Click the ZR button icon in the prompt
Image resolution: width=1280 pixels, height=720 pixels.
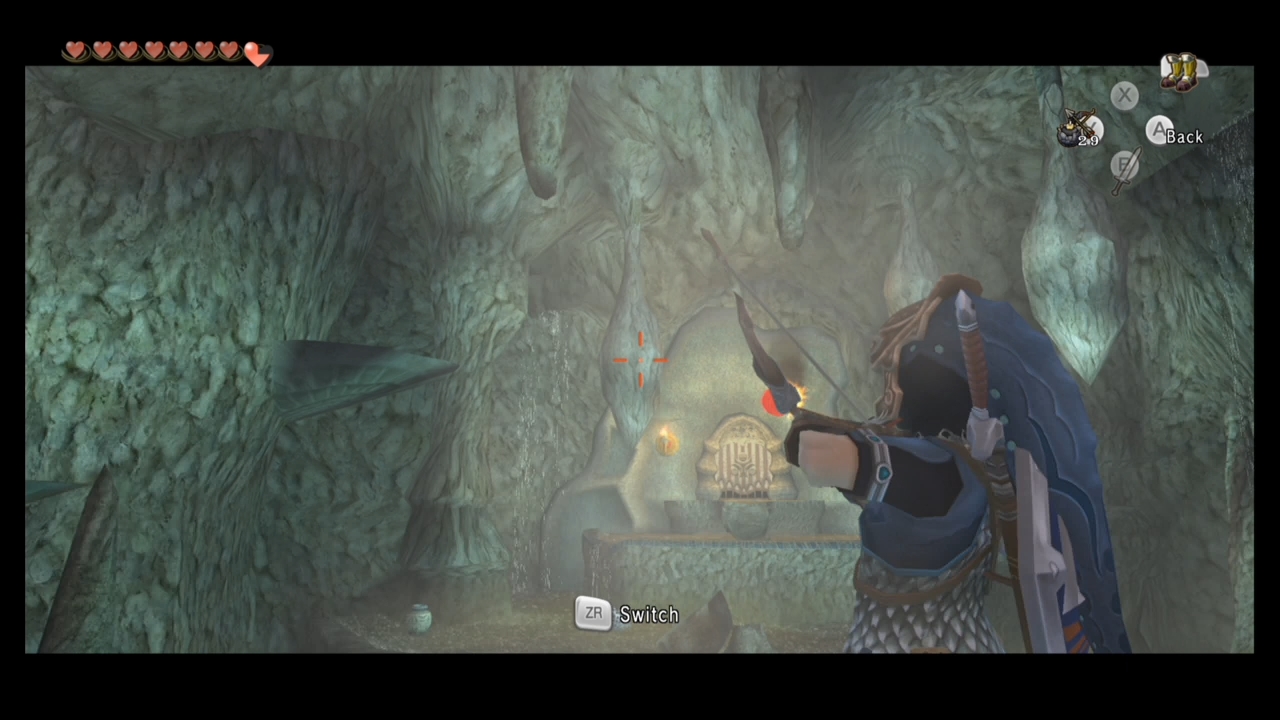[x=593, y=614]
